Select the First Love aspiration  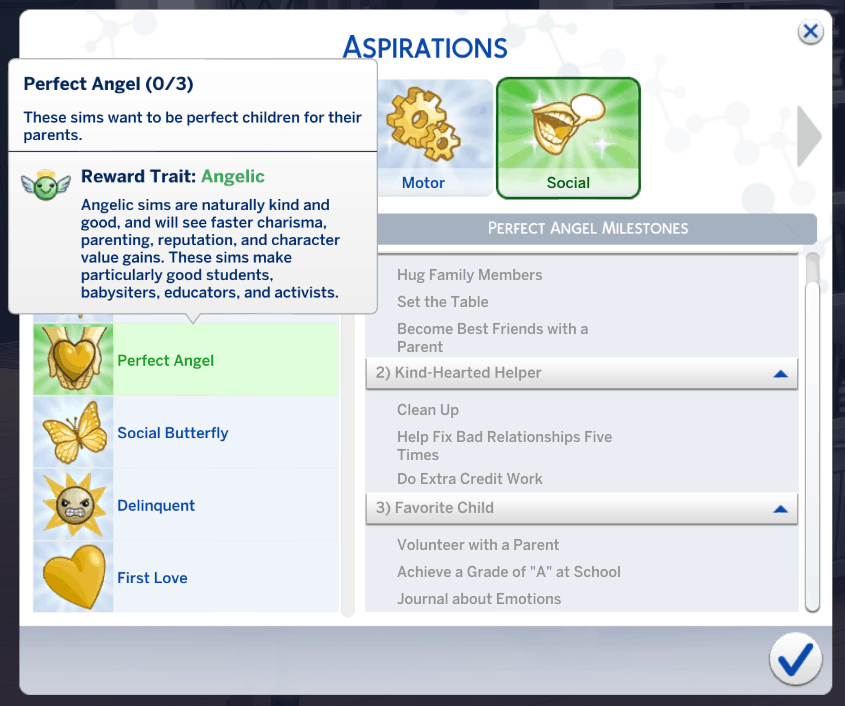[x=186, y=578]
